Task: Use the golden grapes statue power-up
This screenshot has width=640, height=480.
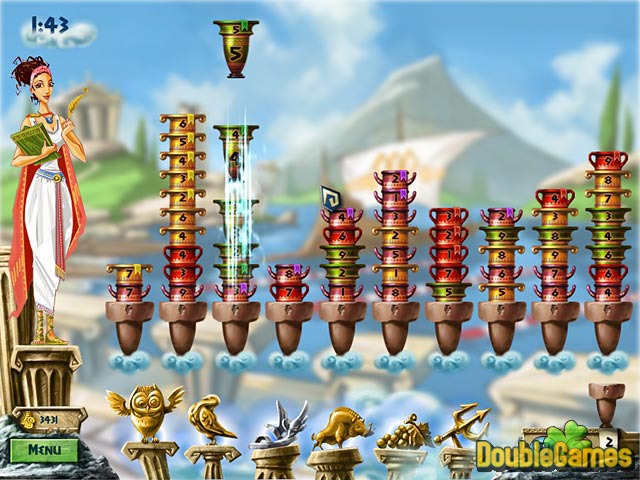Action: pos(398,429)
